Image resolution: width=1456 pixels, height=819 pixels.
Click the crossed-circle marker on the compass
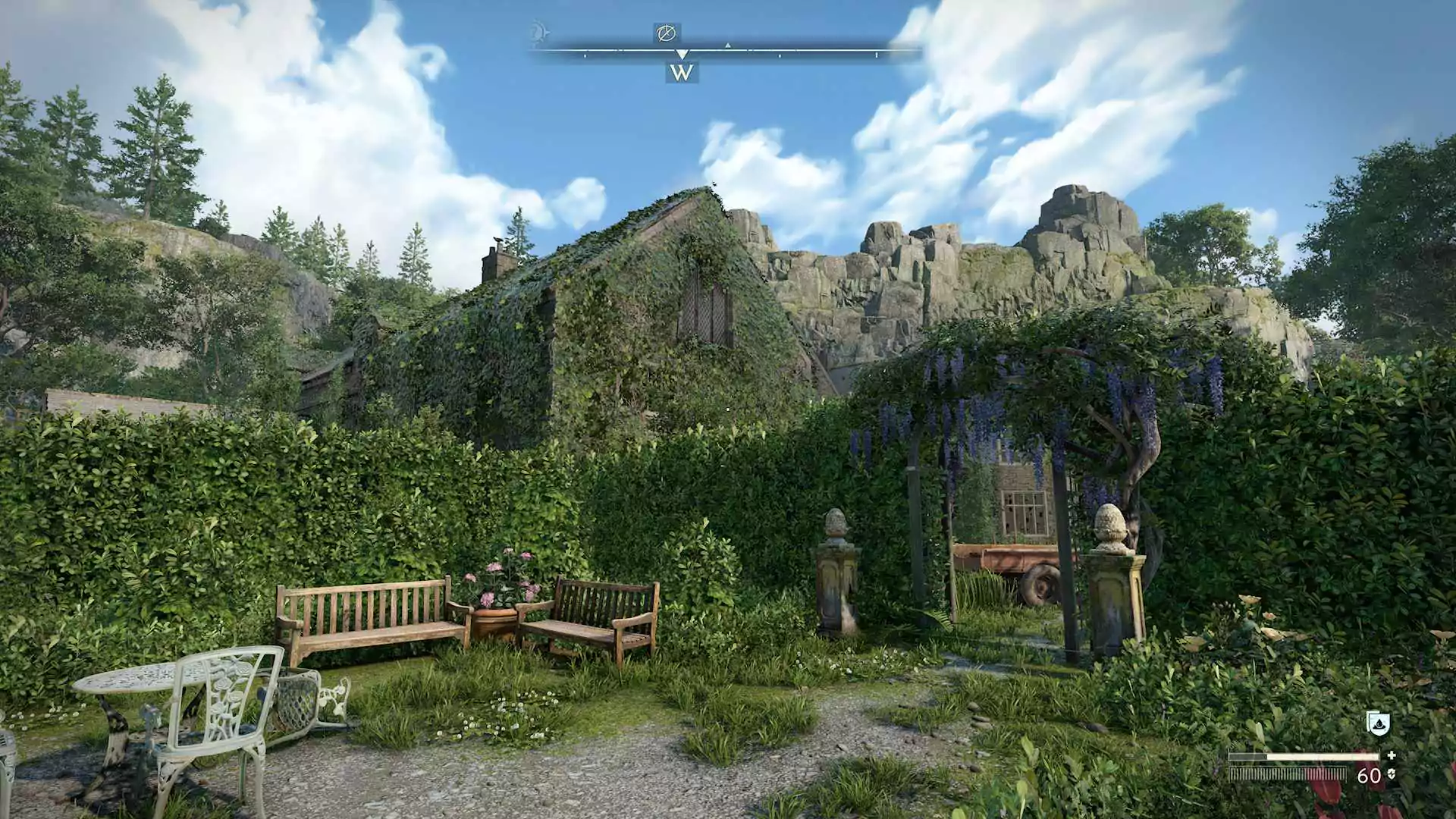pos(666,33)
